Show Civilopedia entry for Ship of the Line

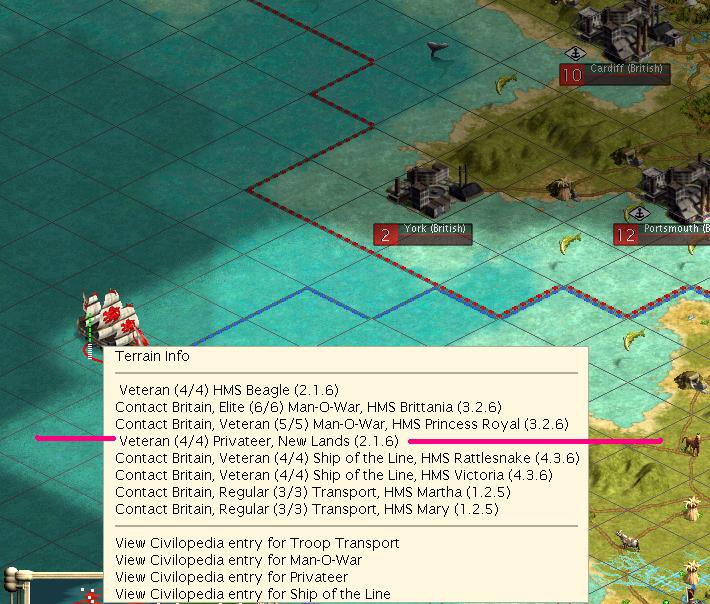click(253, 594)
